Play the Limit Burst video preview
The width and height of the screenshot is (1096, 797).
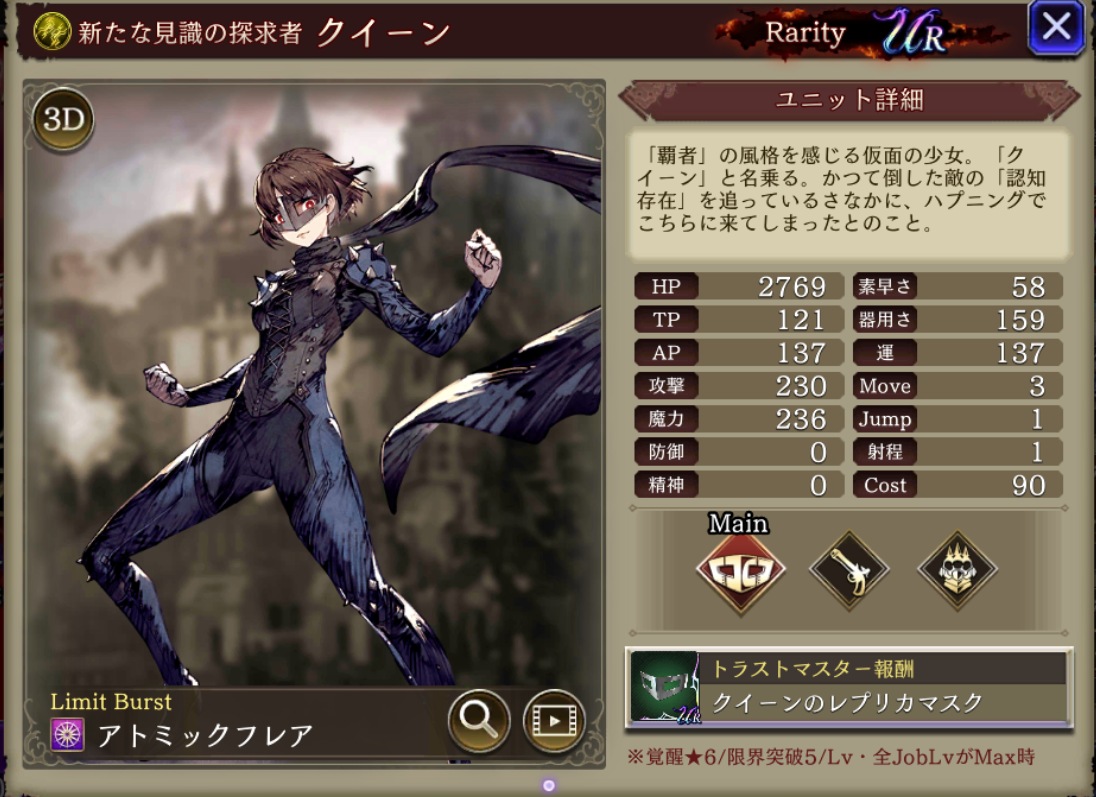pos(554,720)
